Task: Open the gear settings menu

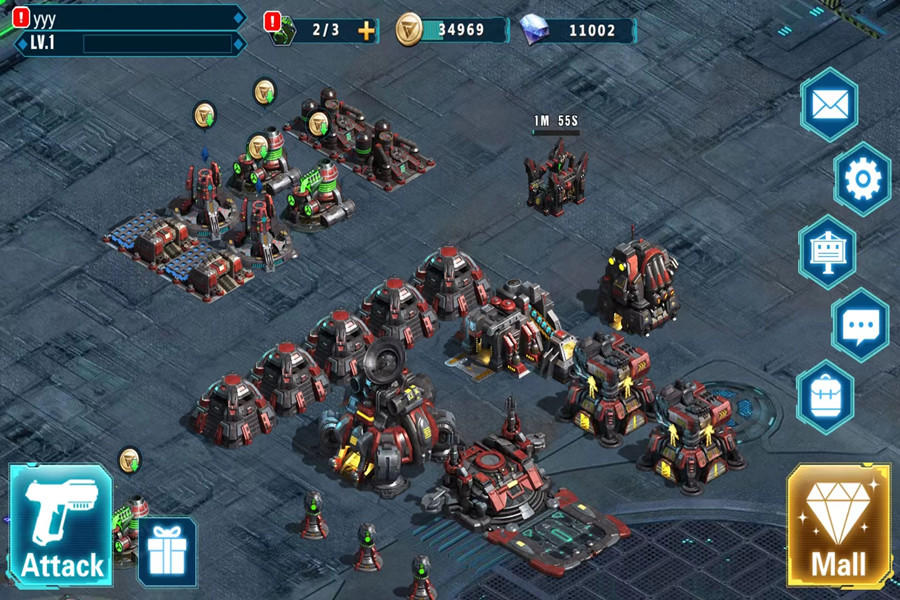Action: pyautogui.click(x=861, y=179)
